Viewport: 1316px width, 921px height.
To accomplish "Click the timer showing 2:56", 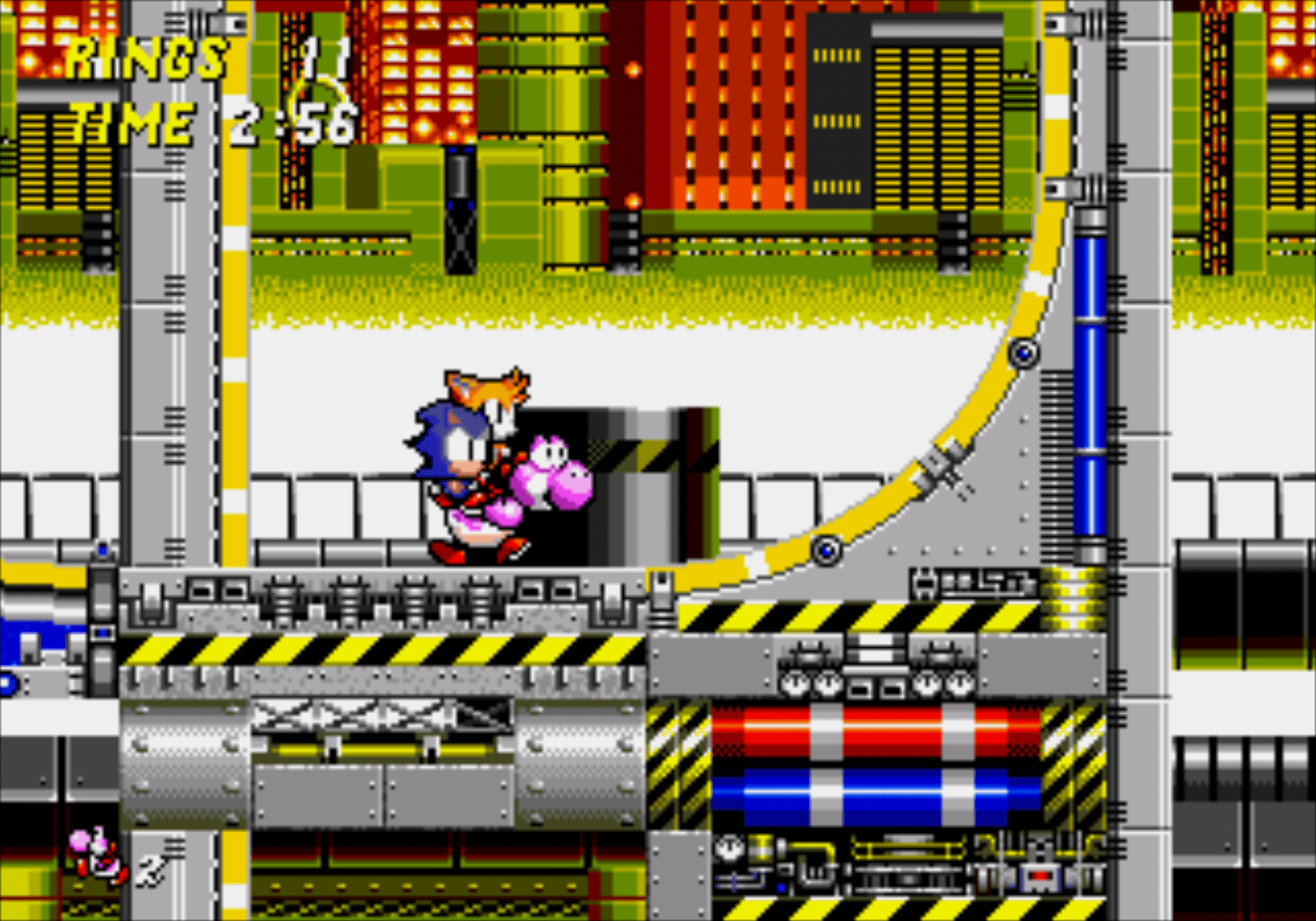I will (x=294, y=124).
